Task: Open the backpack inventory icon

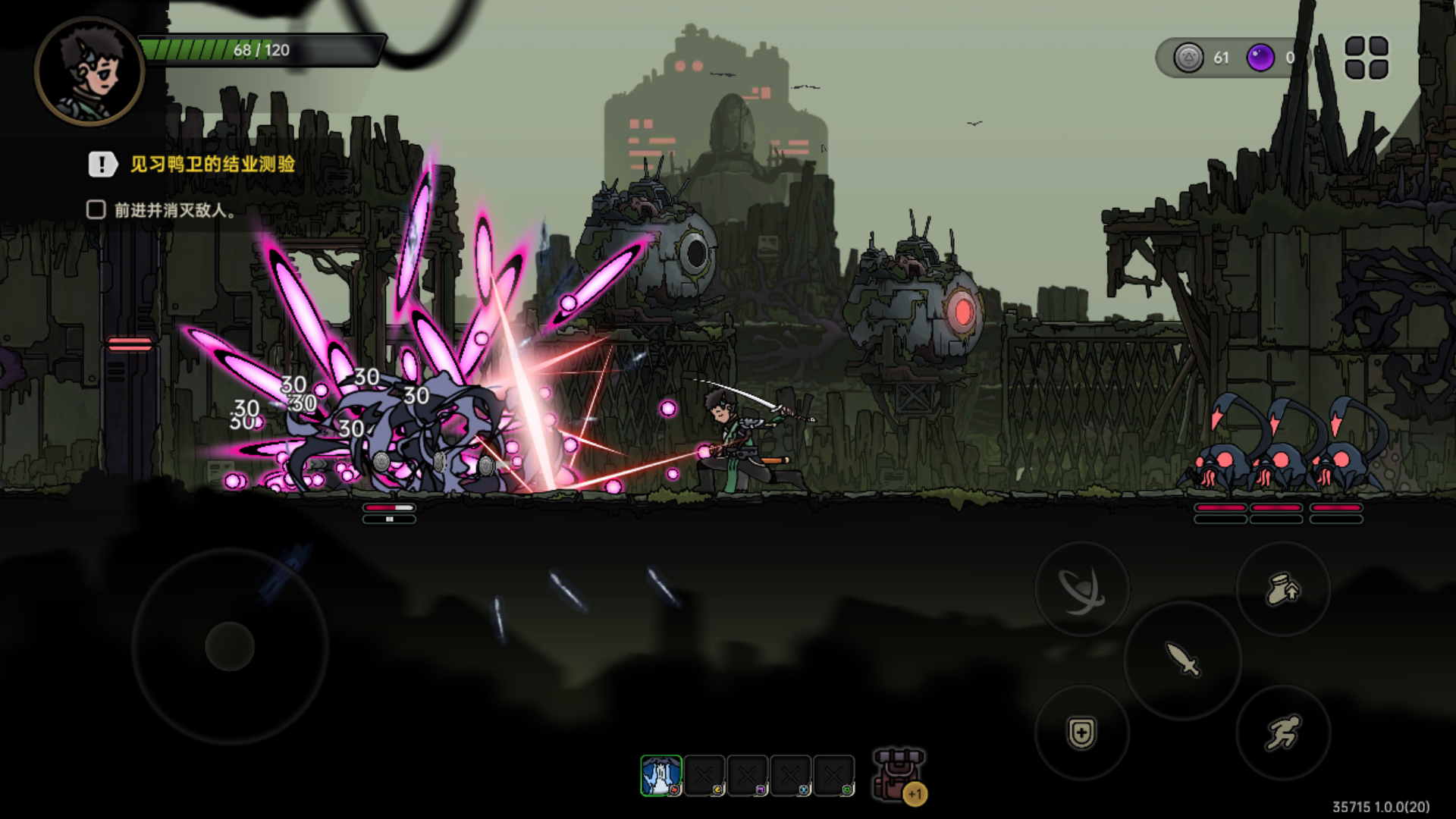Action: tap(899, 775)
